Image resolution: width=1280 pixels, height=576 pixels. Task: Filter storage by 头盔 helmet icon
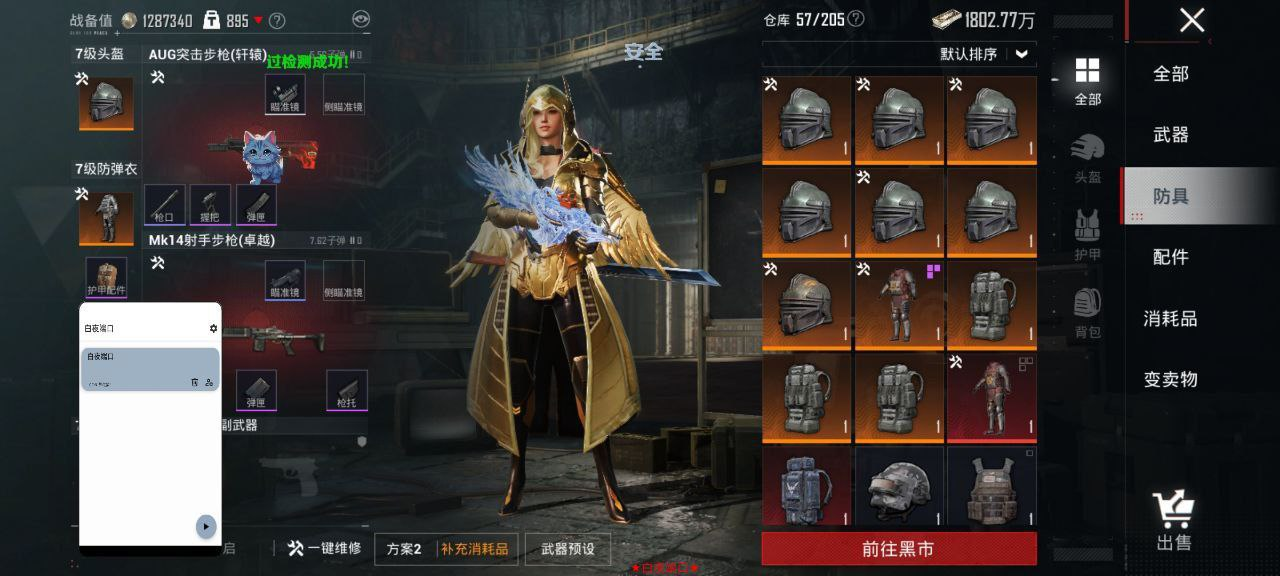[1087, 159]
